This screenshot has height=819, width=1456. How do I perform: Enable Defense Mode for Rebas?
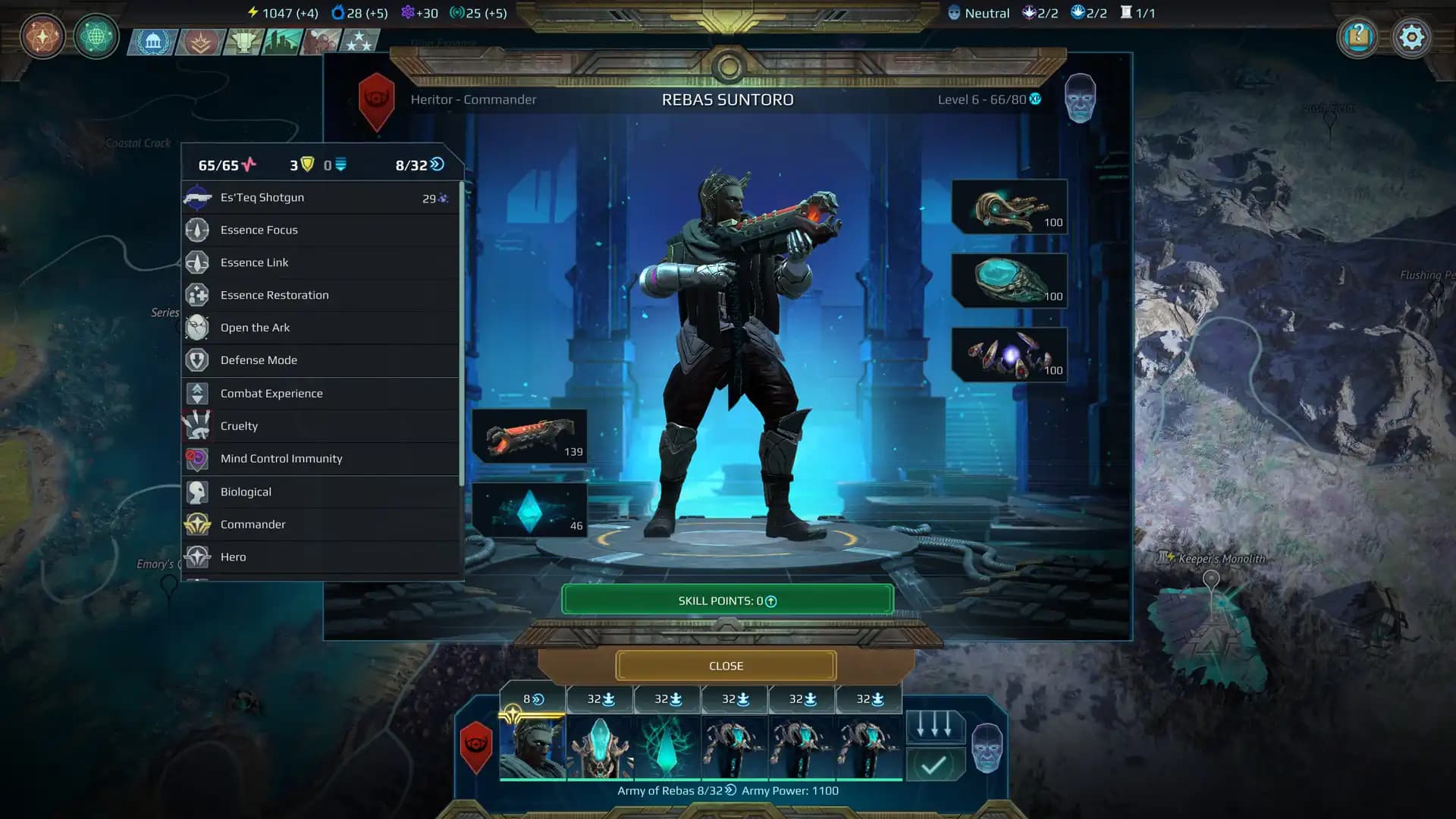pyautogui.click(x=258, y=359)
